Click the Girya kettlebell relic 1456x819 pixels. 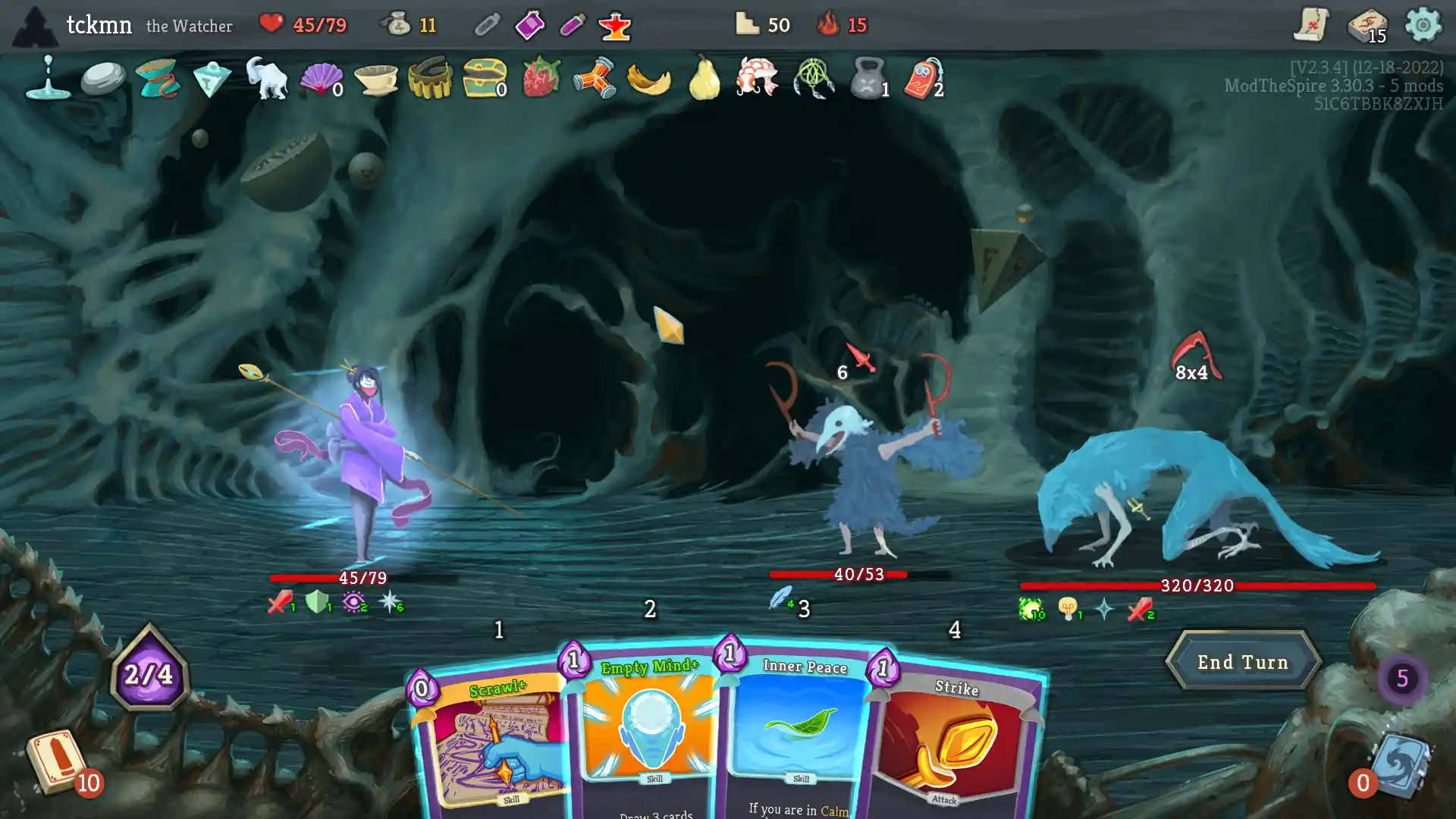[x=867, y=80]
